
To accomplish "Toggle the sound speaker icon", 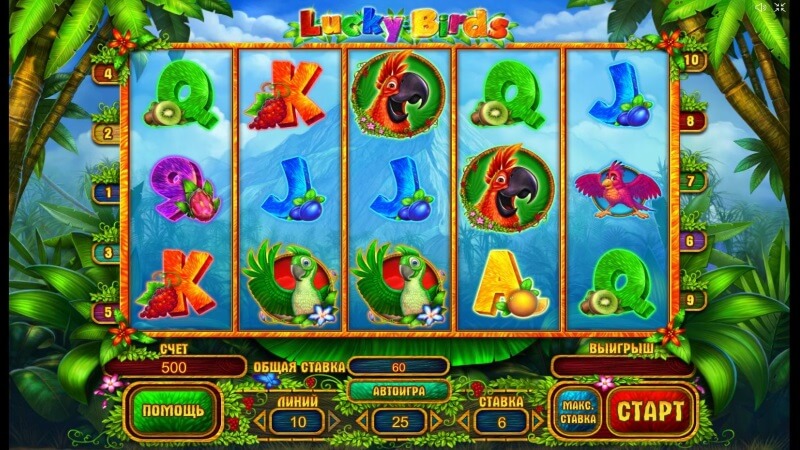I will [762, 8].
